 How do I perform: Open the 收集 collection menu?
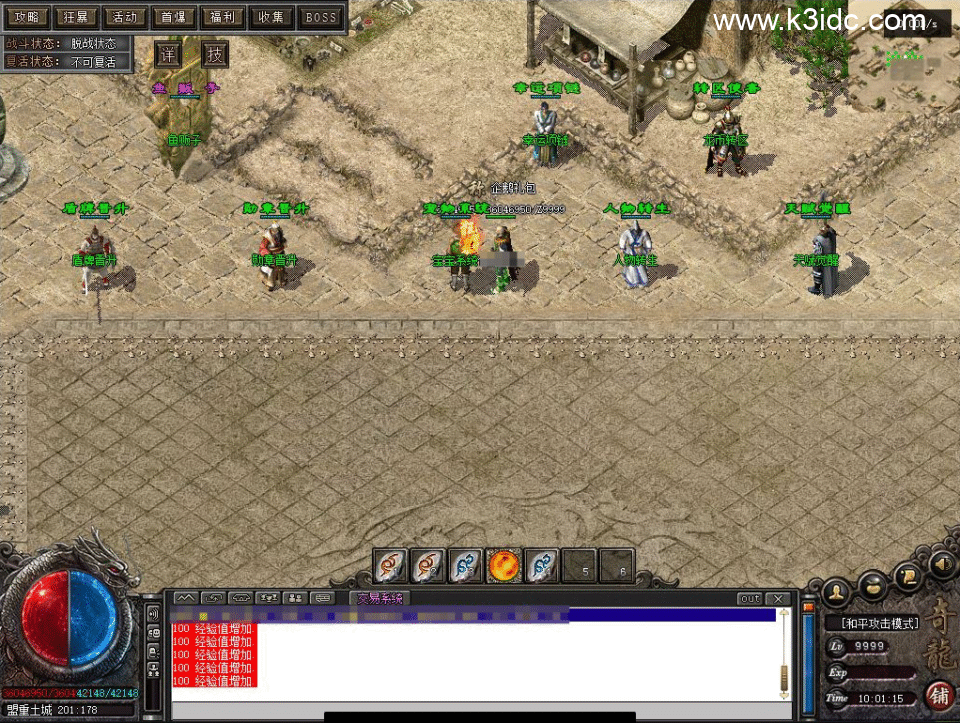tap(271, 17)
